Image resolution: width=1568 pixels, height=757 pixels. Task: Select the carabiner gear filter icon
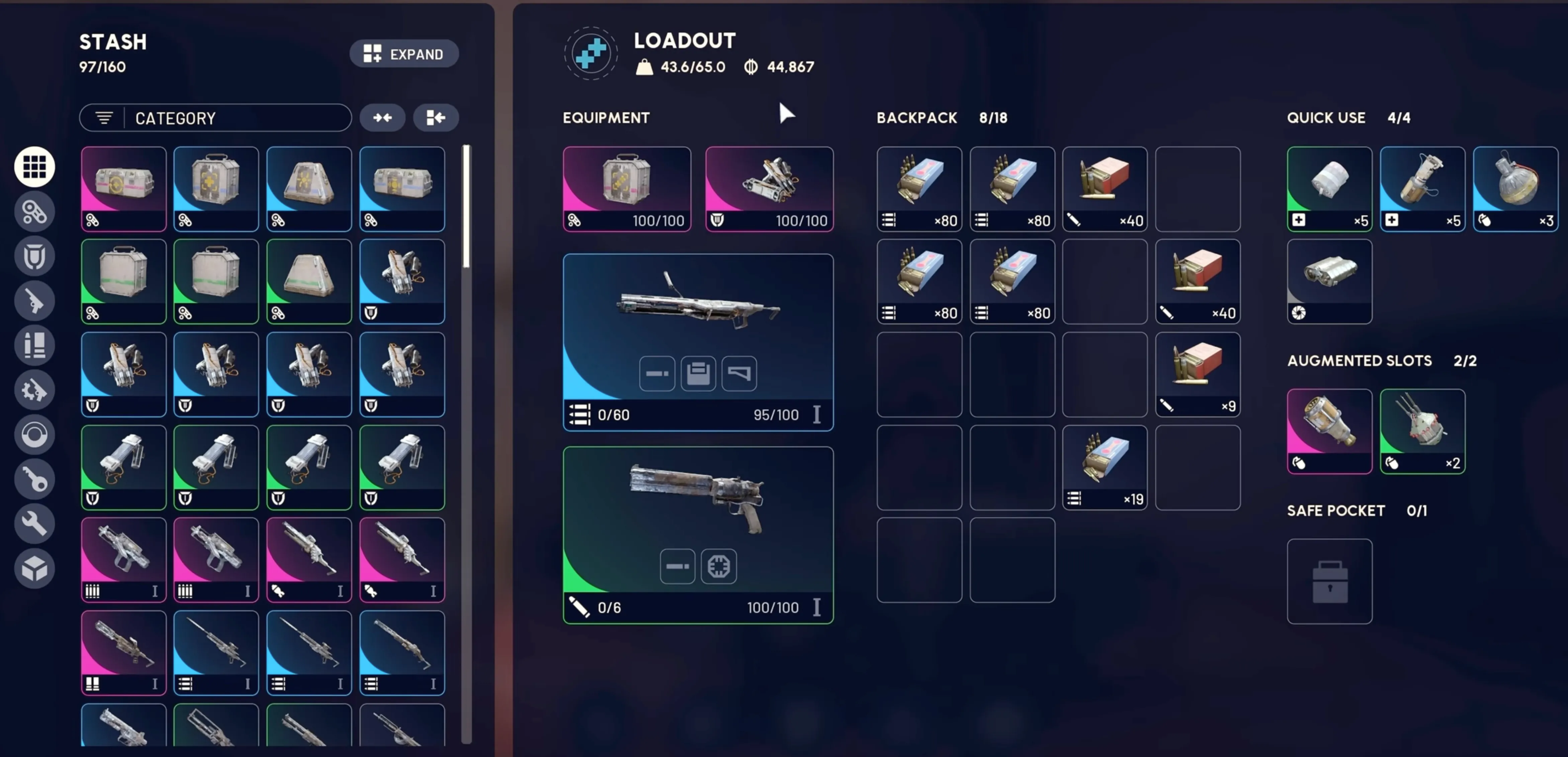35,211
